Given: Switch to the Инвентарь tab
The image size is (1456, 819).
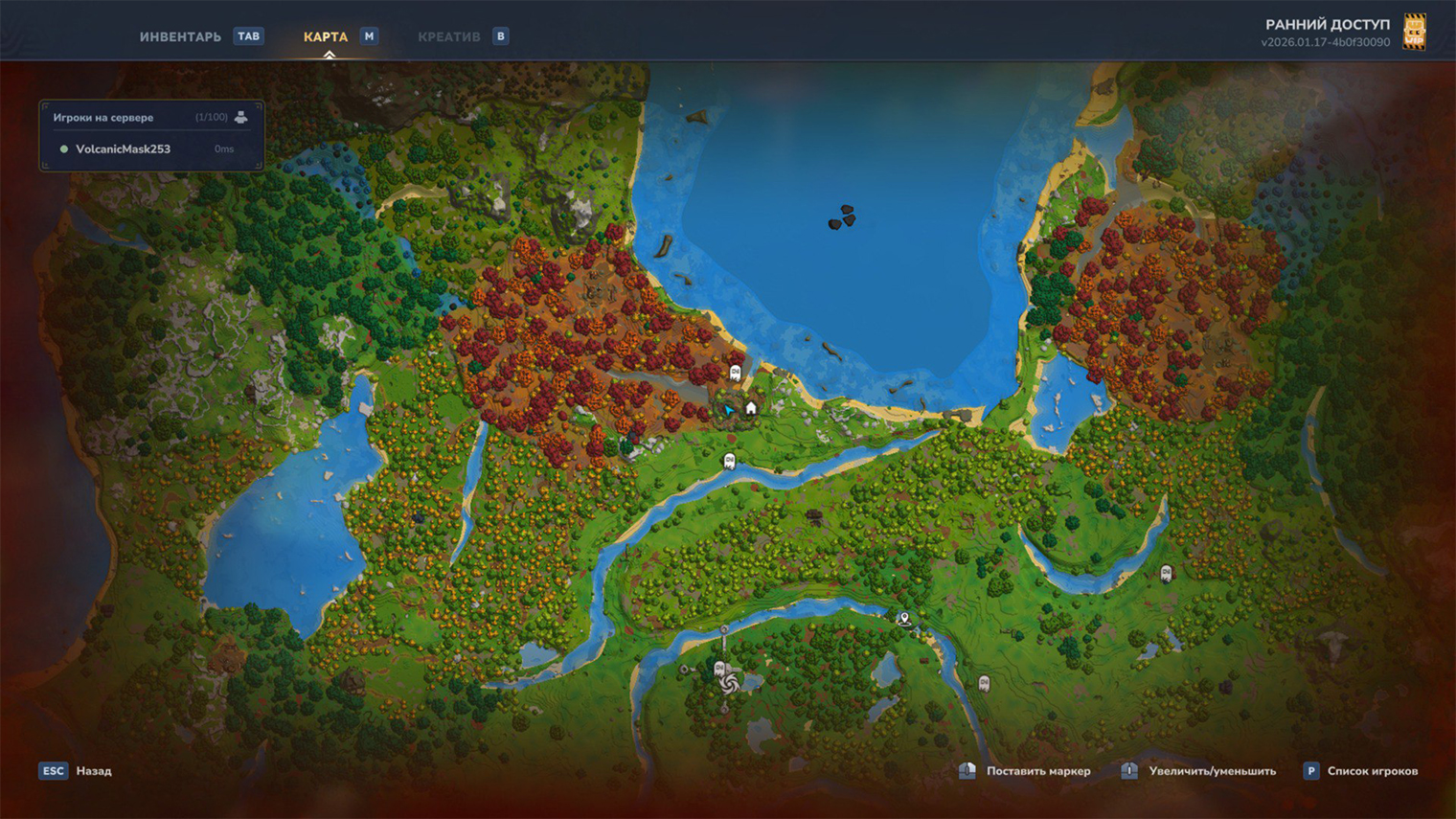Looking at the screenshot, I should (x=180, y=36).
